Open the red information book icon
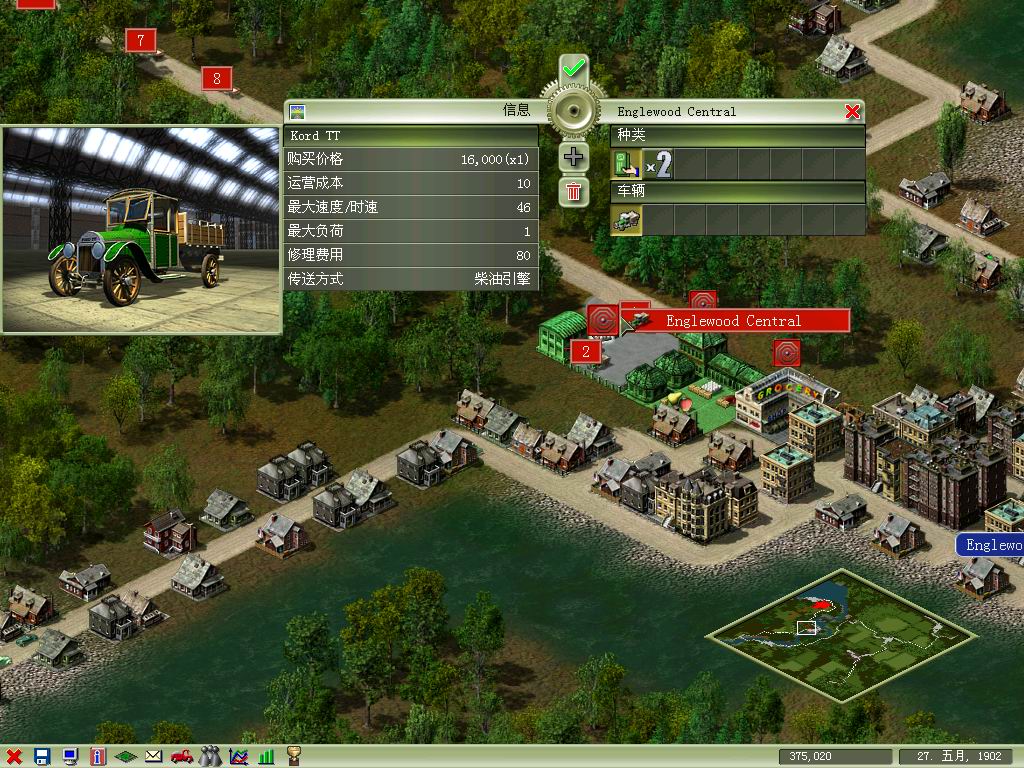1024x768 pixels. 98,757
